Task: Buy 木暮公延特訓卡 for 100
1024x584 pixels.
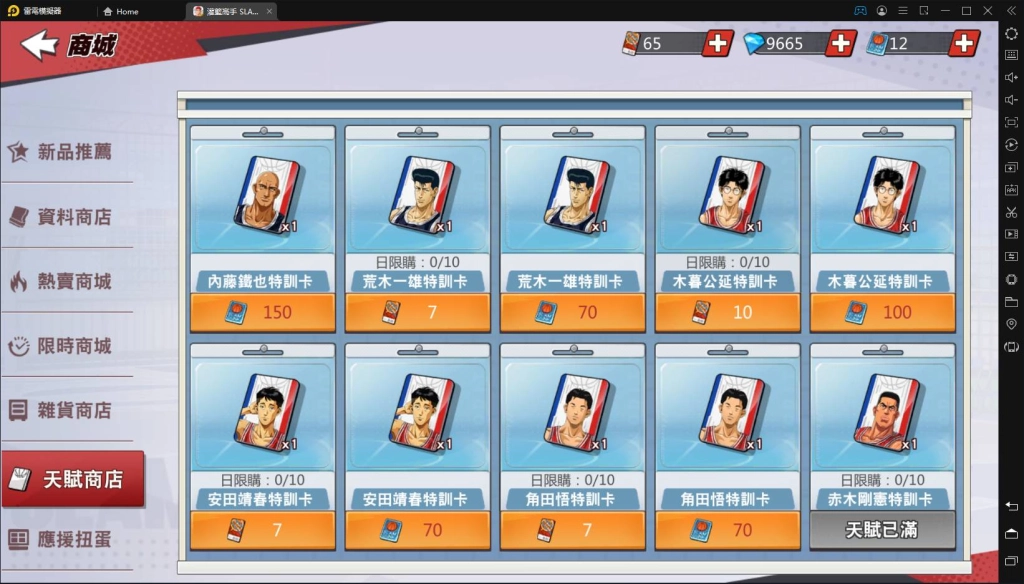Action: coord(883,312)
